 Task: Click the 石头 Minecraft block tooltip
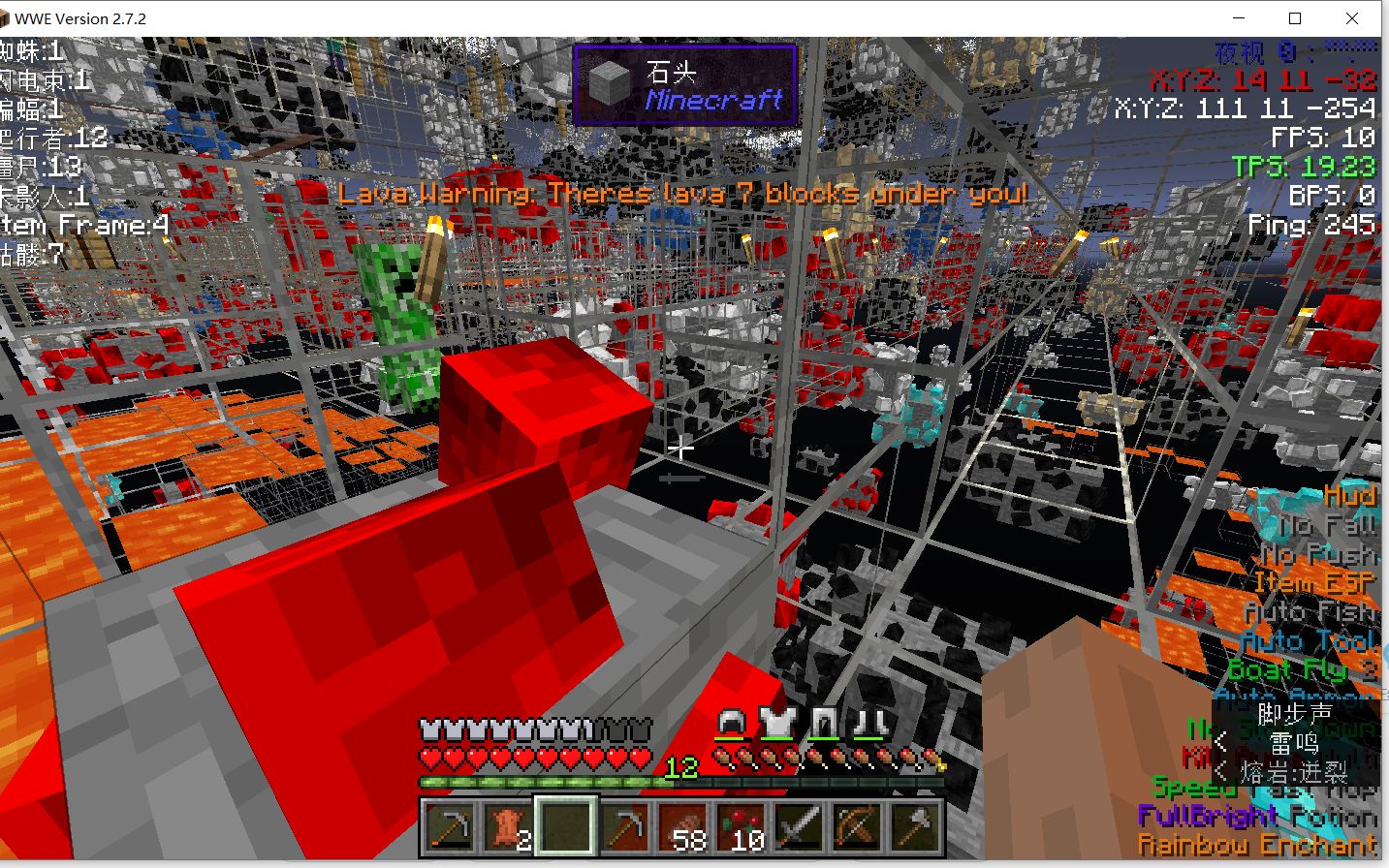pos(685,84)
